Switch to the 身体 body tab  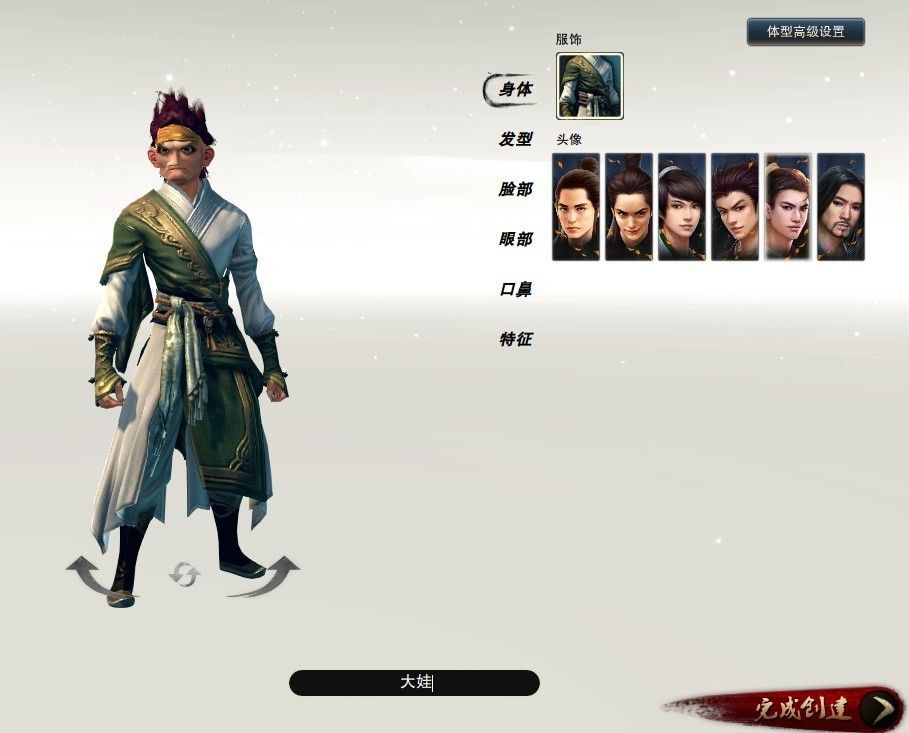(515, 90)
